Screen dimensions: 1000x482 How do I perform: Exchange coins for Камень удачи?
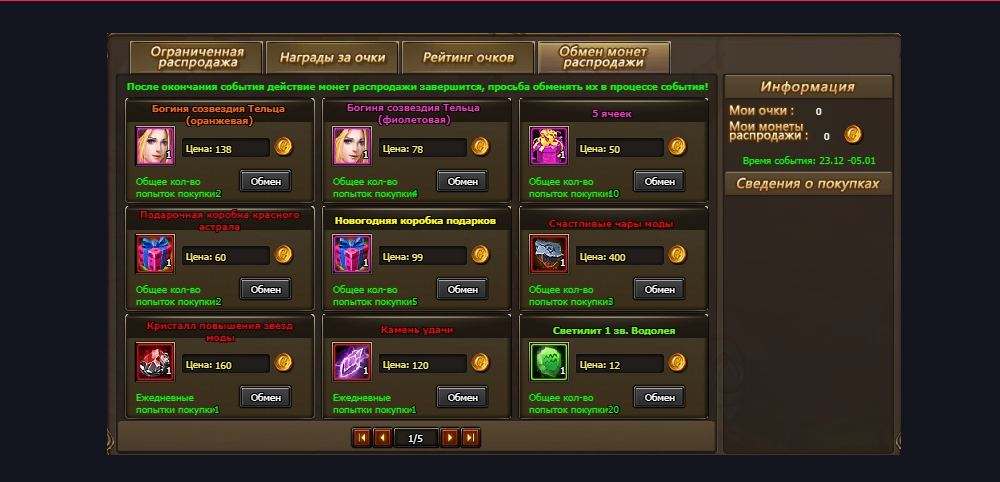tap(462, 397)
